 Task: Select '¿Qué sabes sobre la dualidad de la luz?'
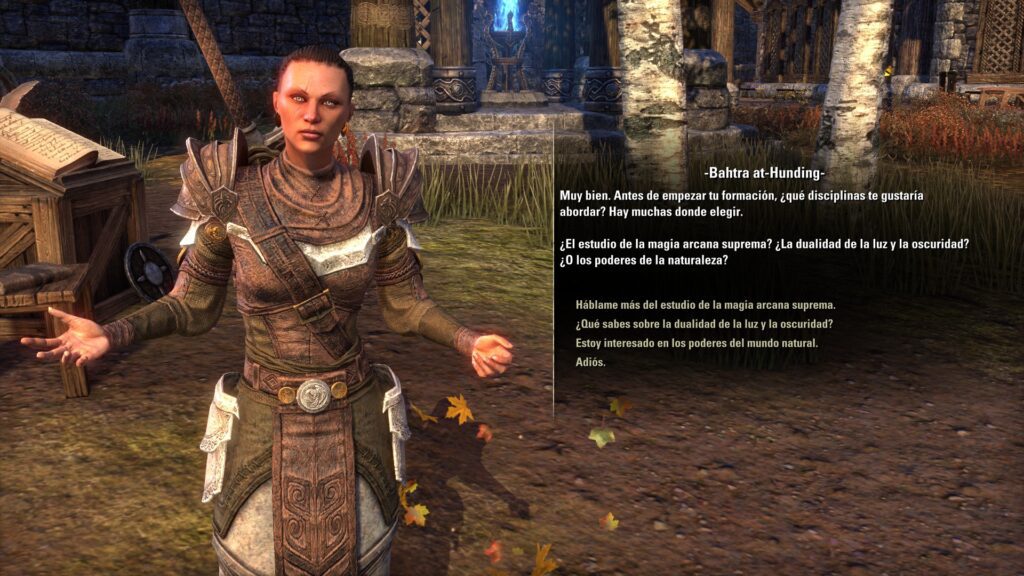pyautogui.click(x=704, y=324)
